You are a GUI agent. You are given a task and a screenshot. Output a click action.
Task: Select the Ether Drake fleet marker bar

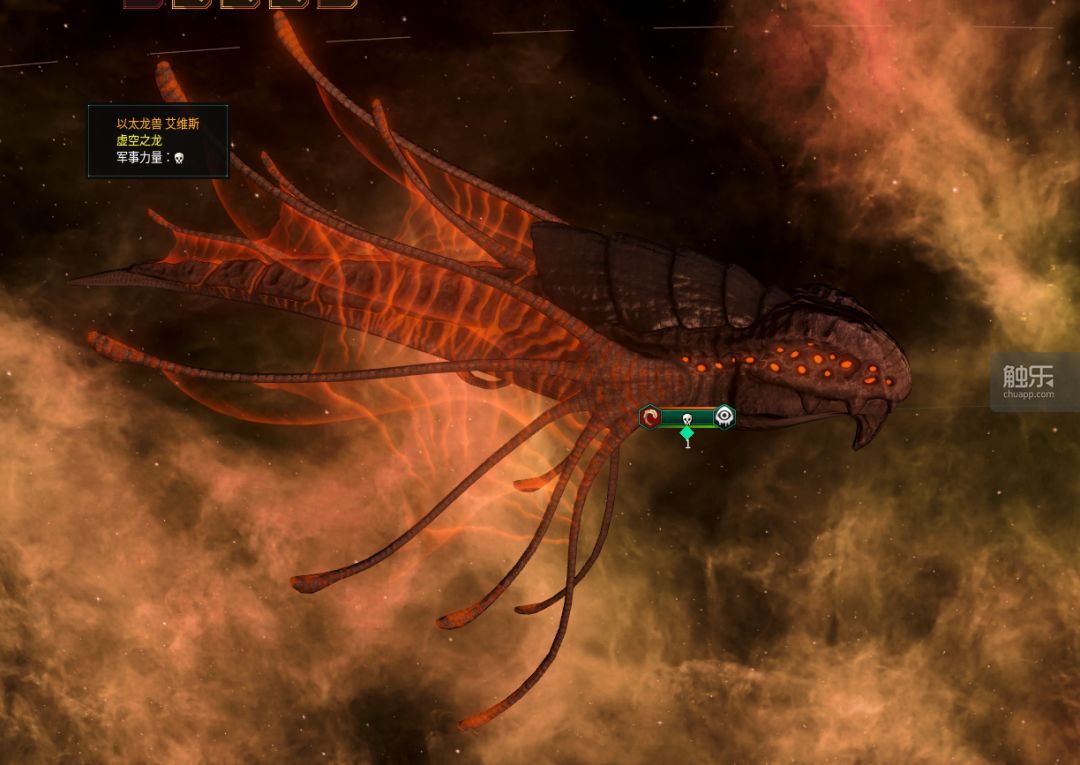[687, 417]
